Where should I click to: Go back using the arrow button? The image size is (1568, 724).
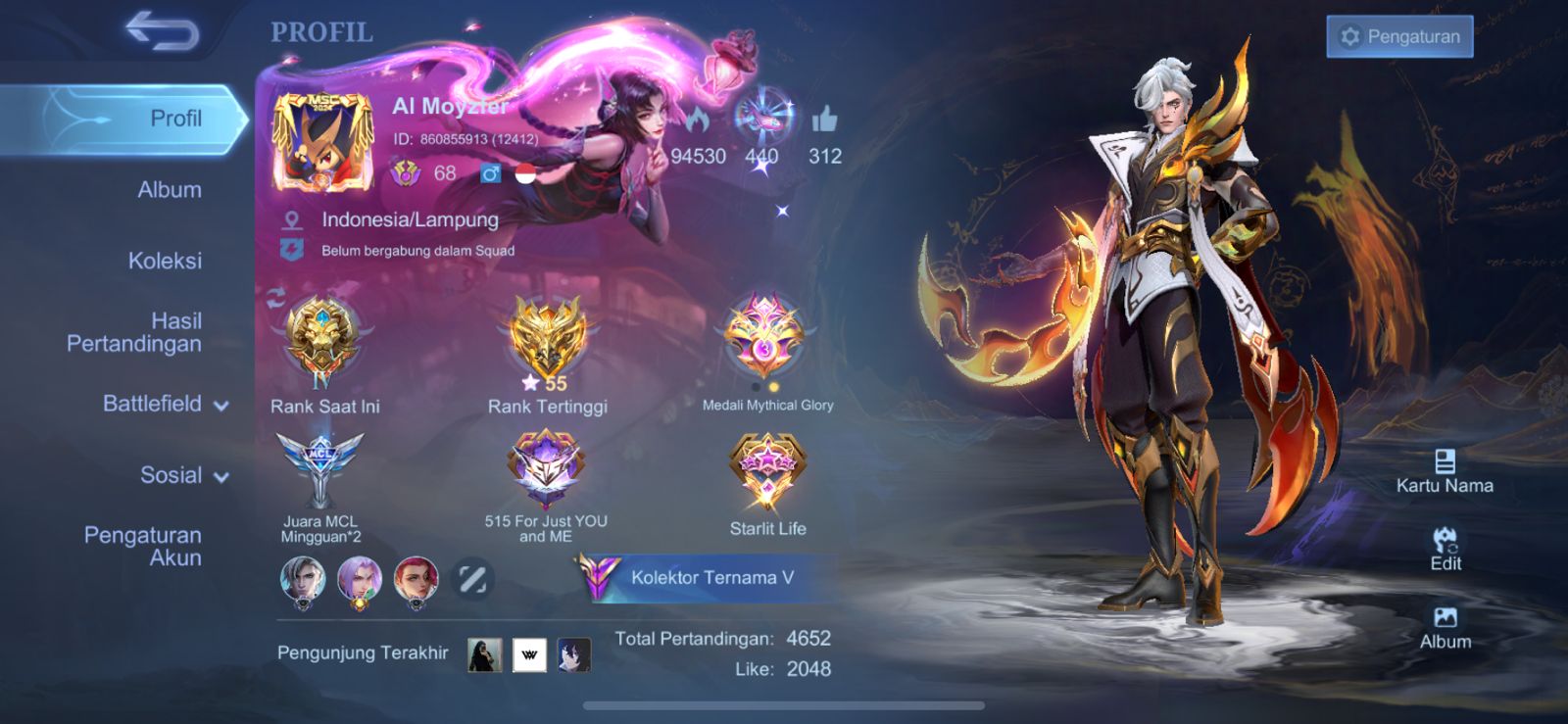pos(162,31)
